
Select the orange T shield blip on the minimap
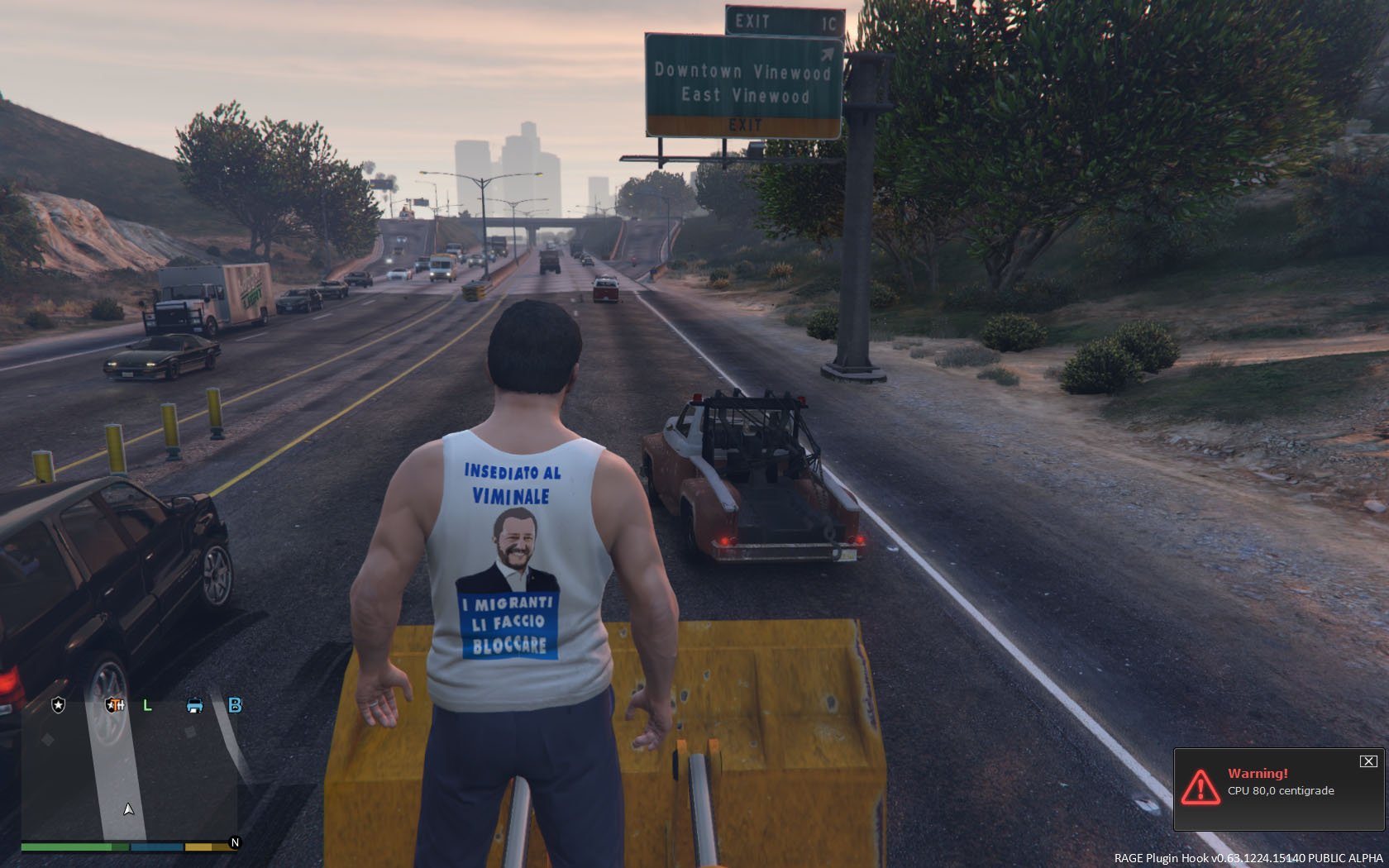pos(114,705)
